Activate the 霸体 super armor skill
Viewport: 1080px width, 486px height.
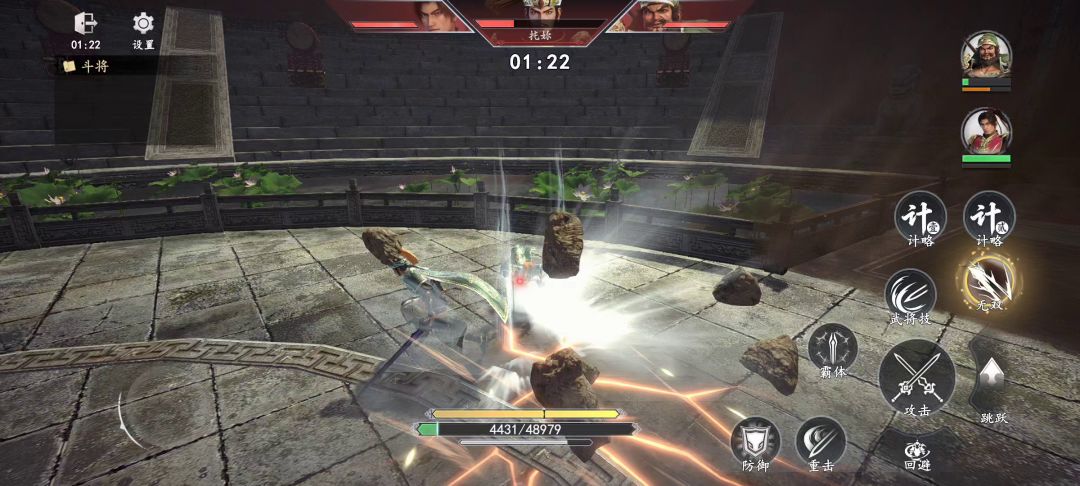(x=832, y=349)
